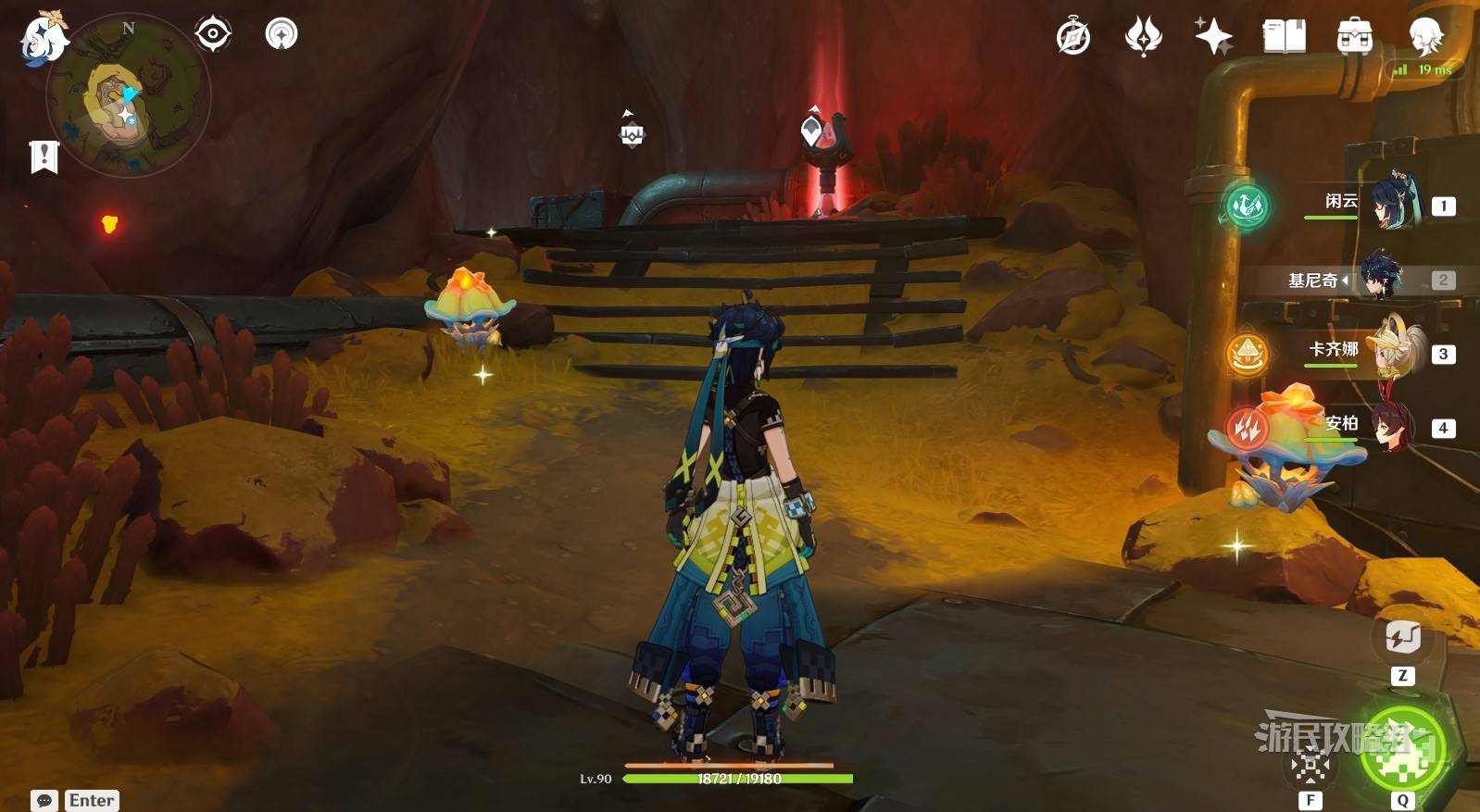Open the wish star icon
Viewport: 1480px width, 812px height.
point(1213,37)
